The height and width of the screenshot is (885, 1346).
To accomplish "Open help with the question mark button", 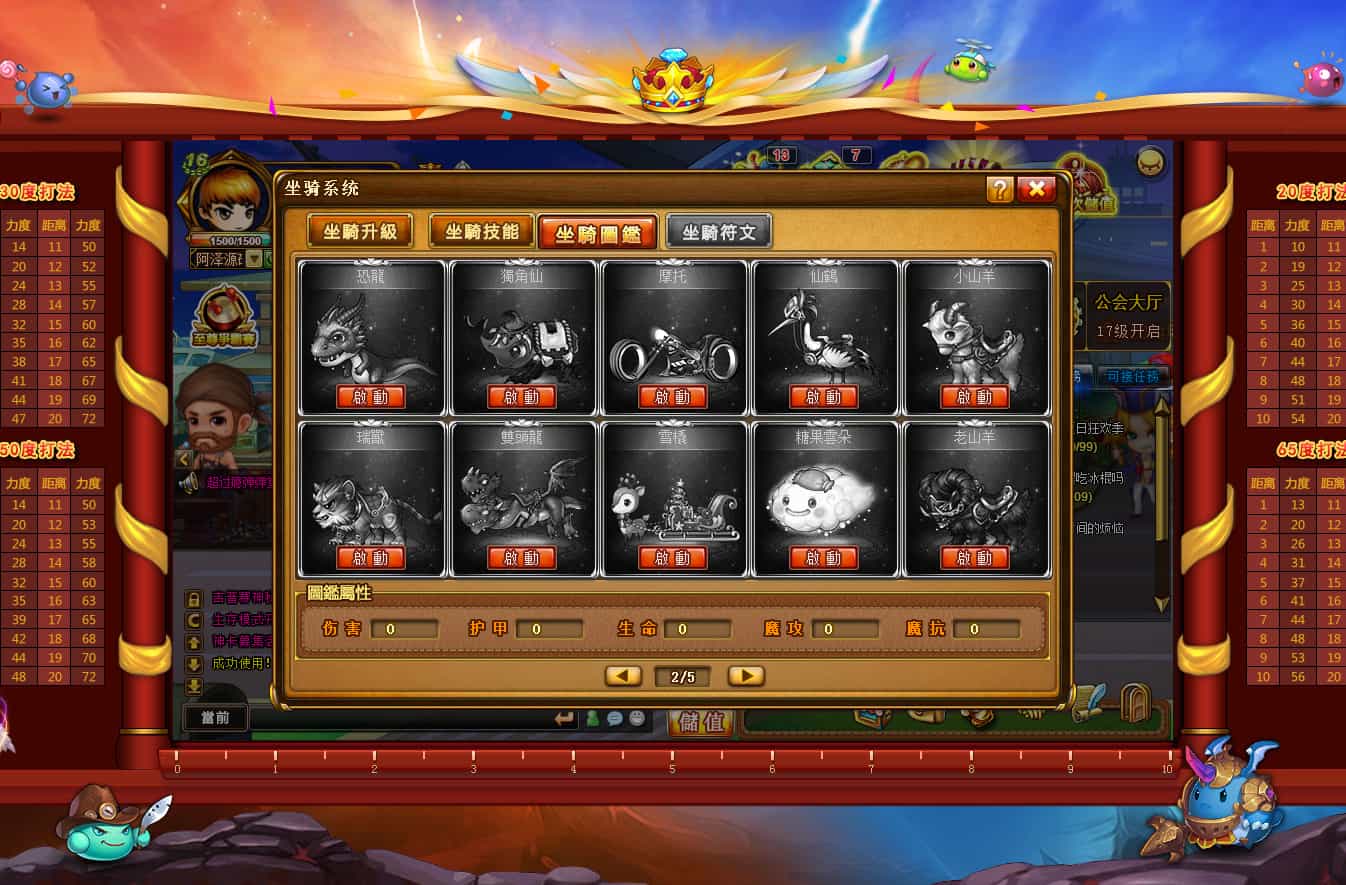I will click(999, 189).
